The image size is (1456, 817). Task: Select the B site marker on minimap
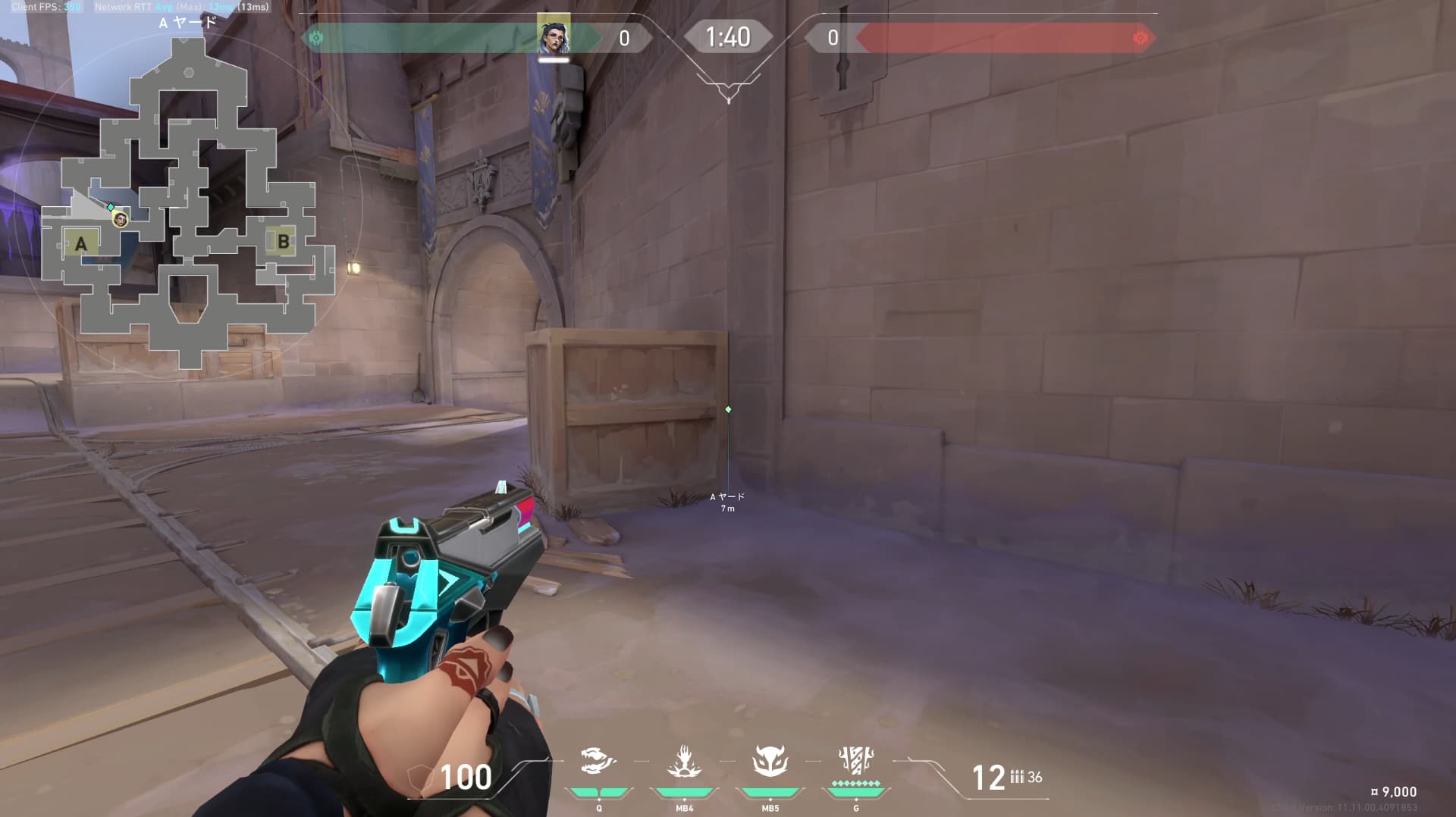(283, 242)
